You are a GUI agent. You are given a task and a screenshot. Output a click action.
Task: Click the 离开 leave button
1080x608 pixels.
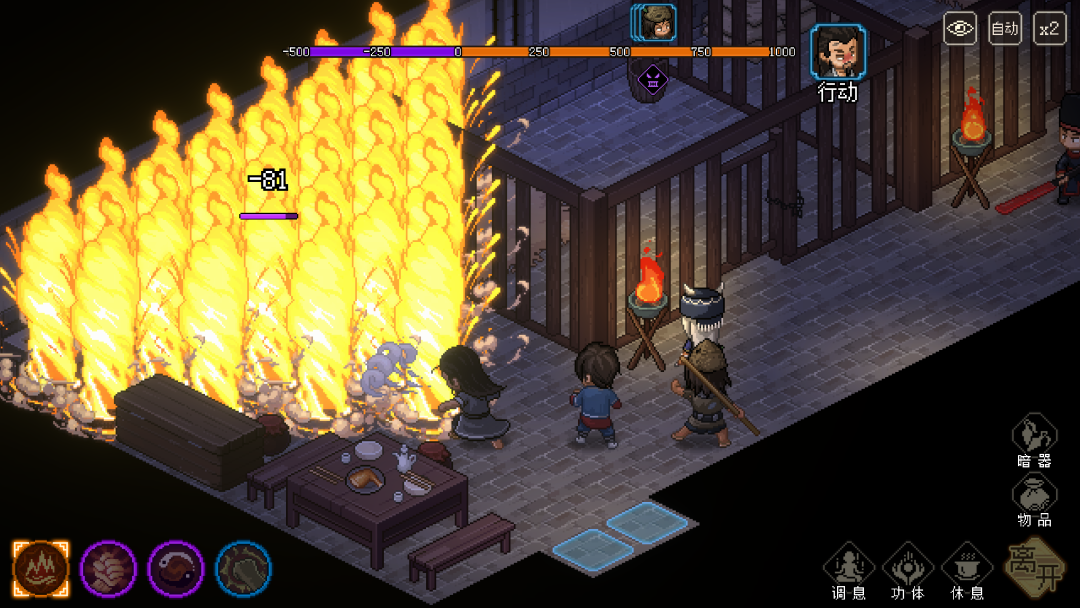(x=1034, y=565)
